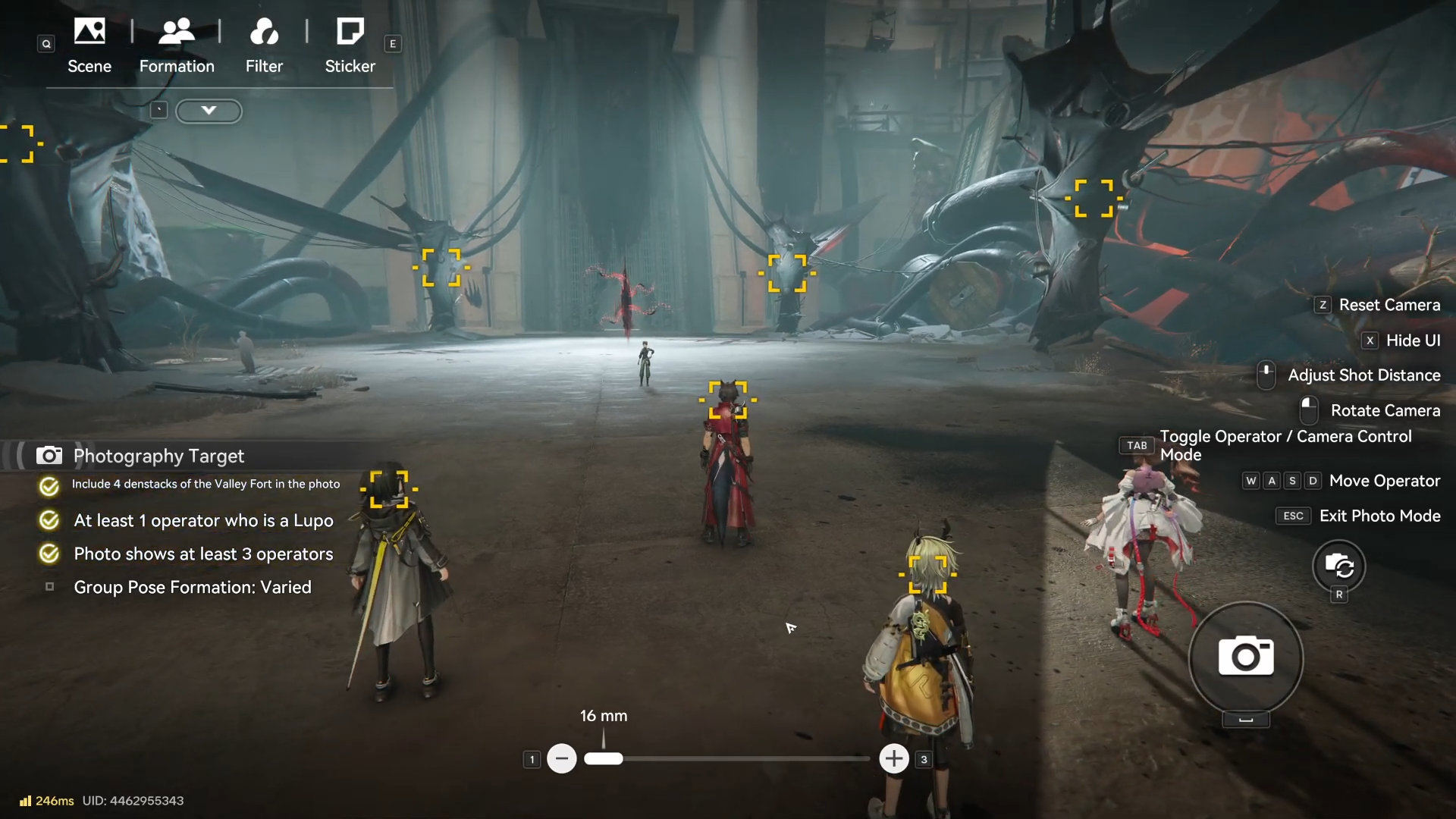The image size is (1456, 819).
Task: Open the Scene tab
Action: click(89, 45)
